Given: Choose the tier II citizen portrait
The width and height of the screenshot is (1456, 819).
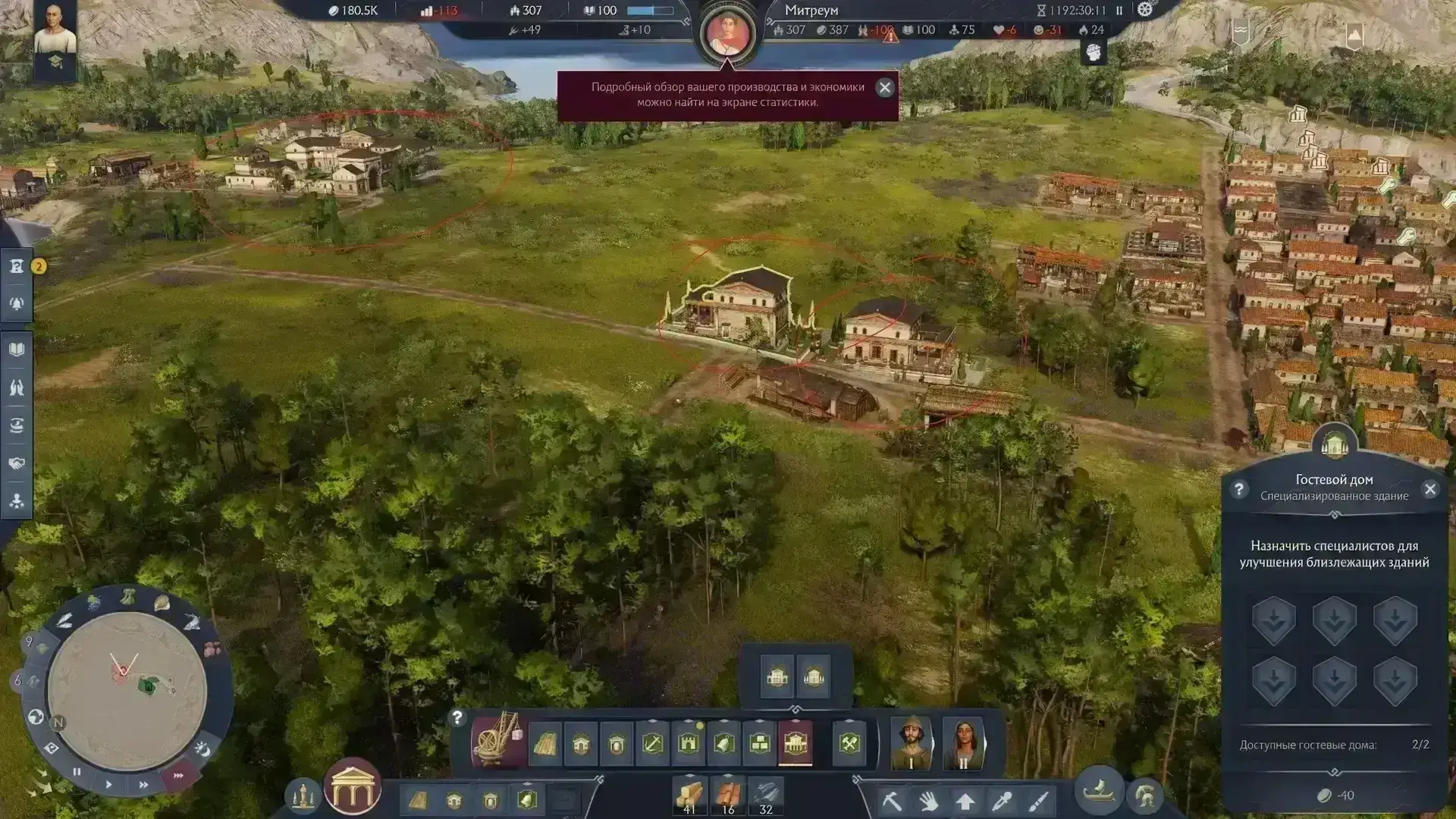Looking at the screenshot, I should click(x=962, y=742).
